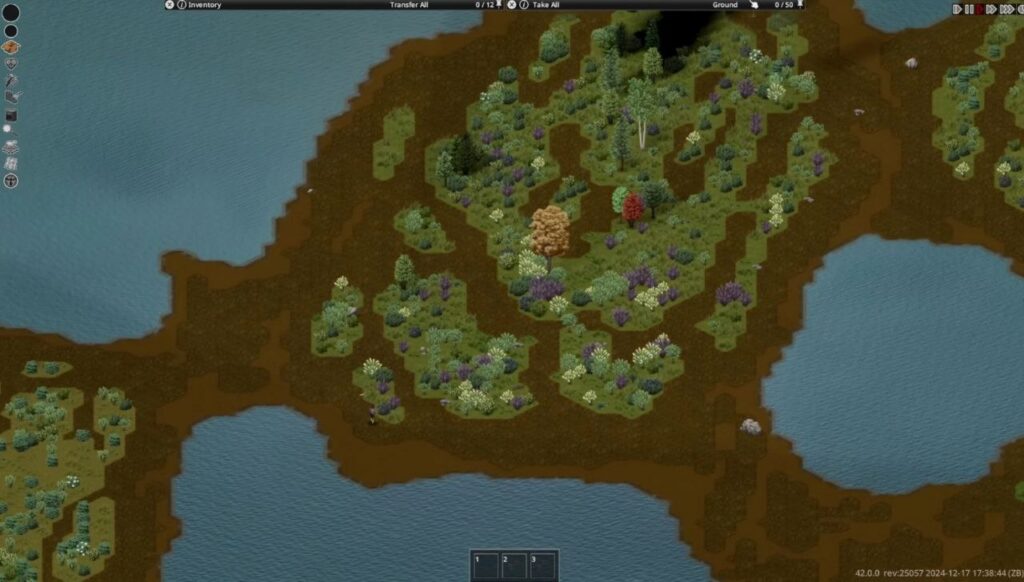
Task: Show the Inventory panel info button
Action: 181,5
